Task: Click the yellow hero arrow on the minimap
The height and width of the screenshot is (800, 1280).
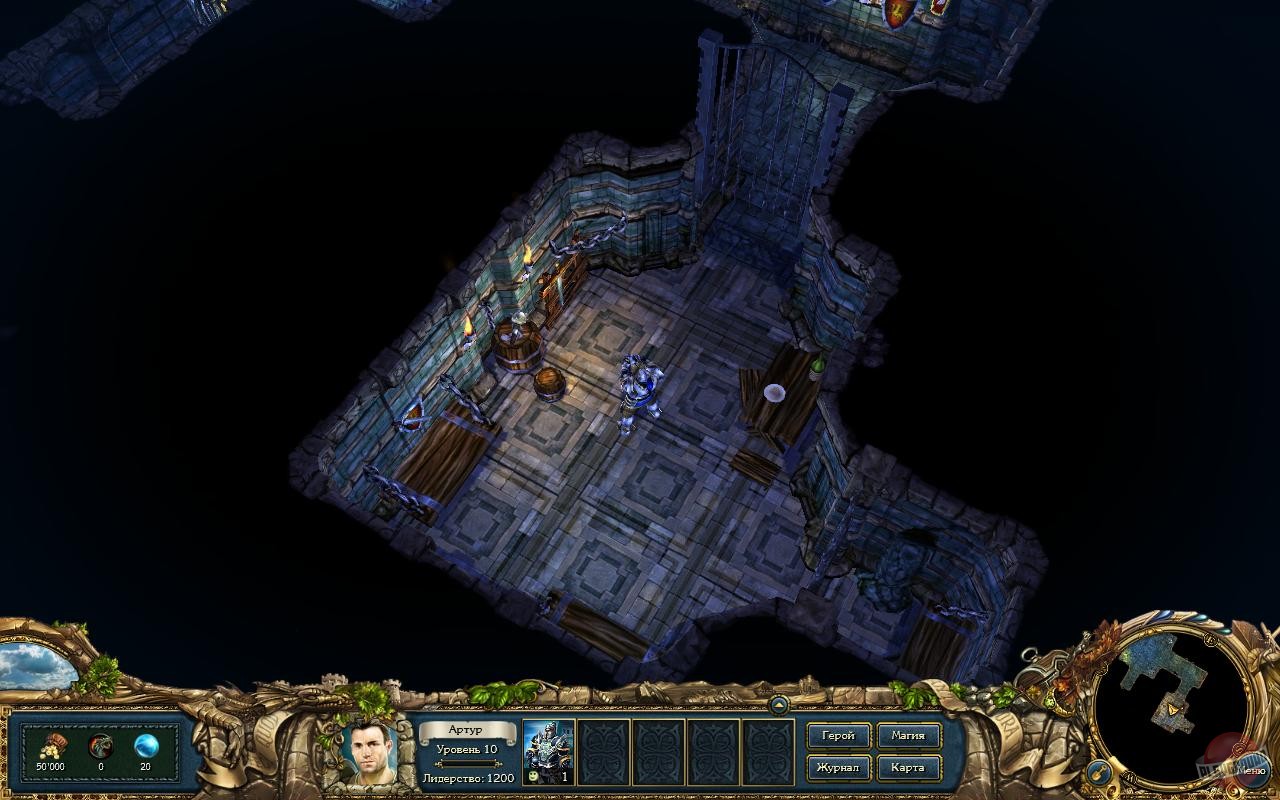Action: pos(1173,710)
